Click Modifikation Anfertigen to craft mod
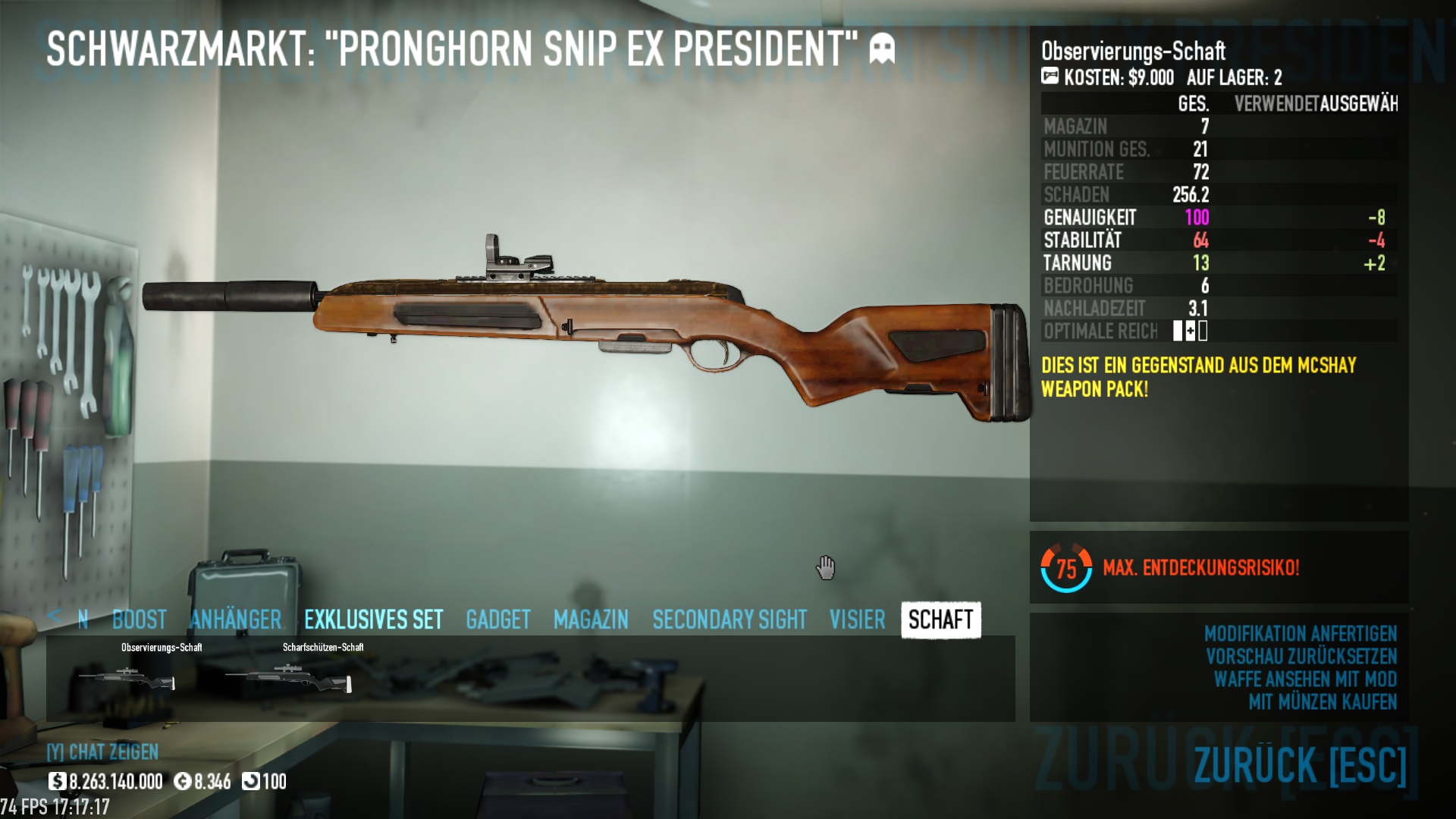Viewport: 1456px width, 819px height. pos(1300,633)
